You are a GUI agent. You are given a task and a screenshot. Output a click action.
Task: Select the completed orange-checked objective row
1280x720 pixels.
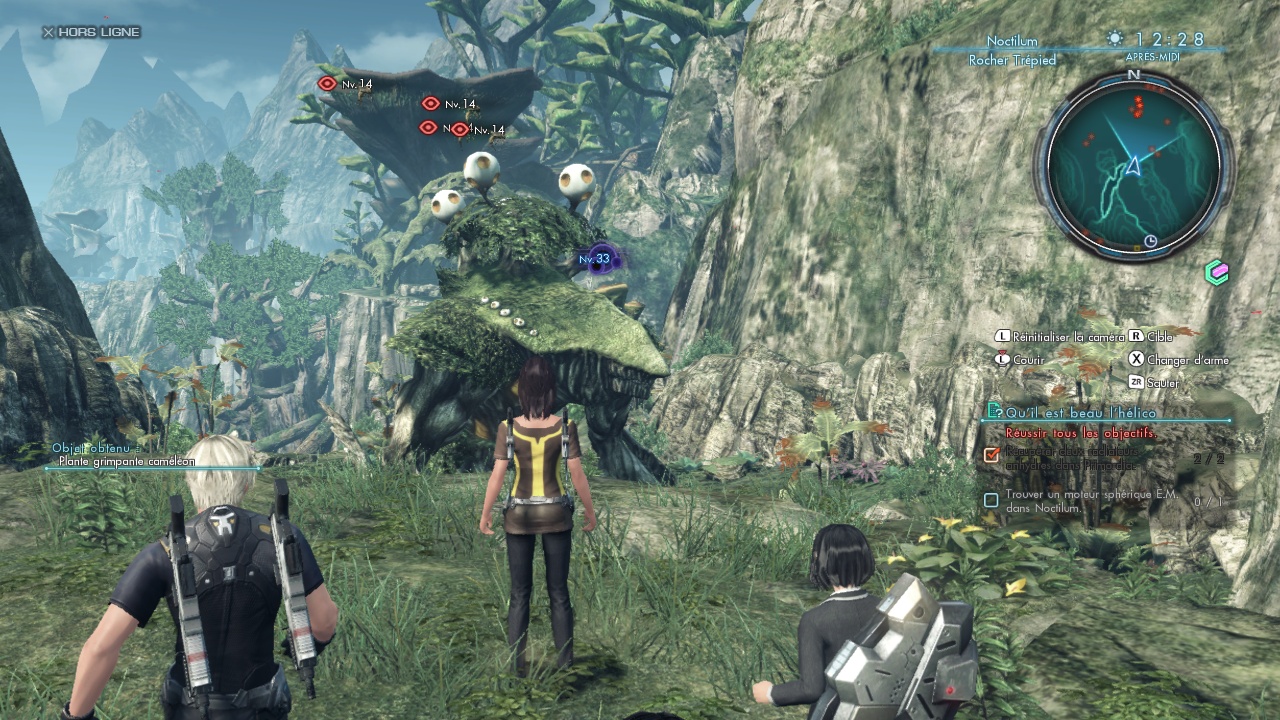point(1092,456)
